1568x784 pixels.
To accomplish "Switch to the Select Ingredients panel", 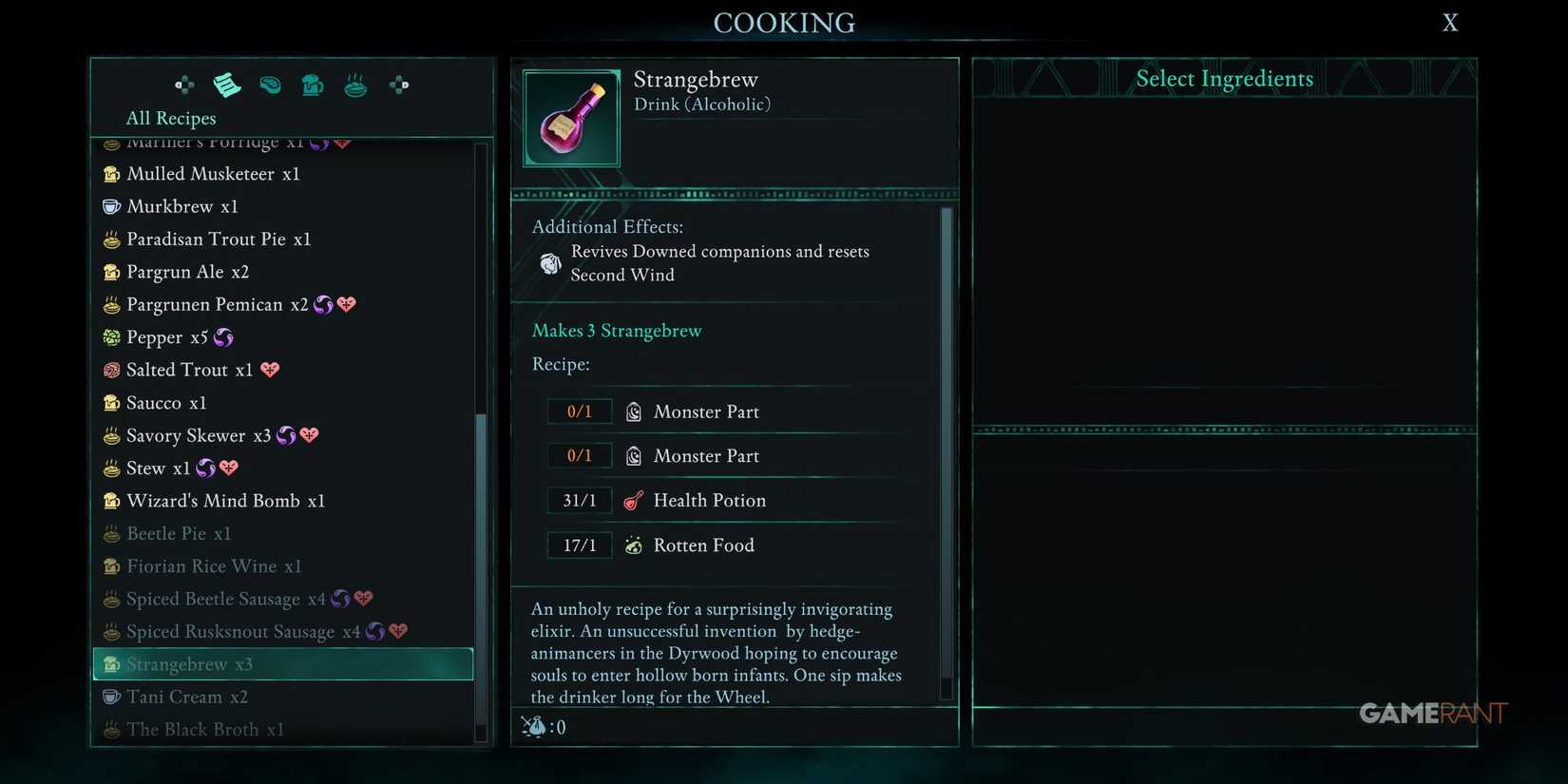I will tap(1224, 79).
